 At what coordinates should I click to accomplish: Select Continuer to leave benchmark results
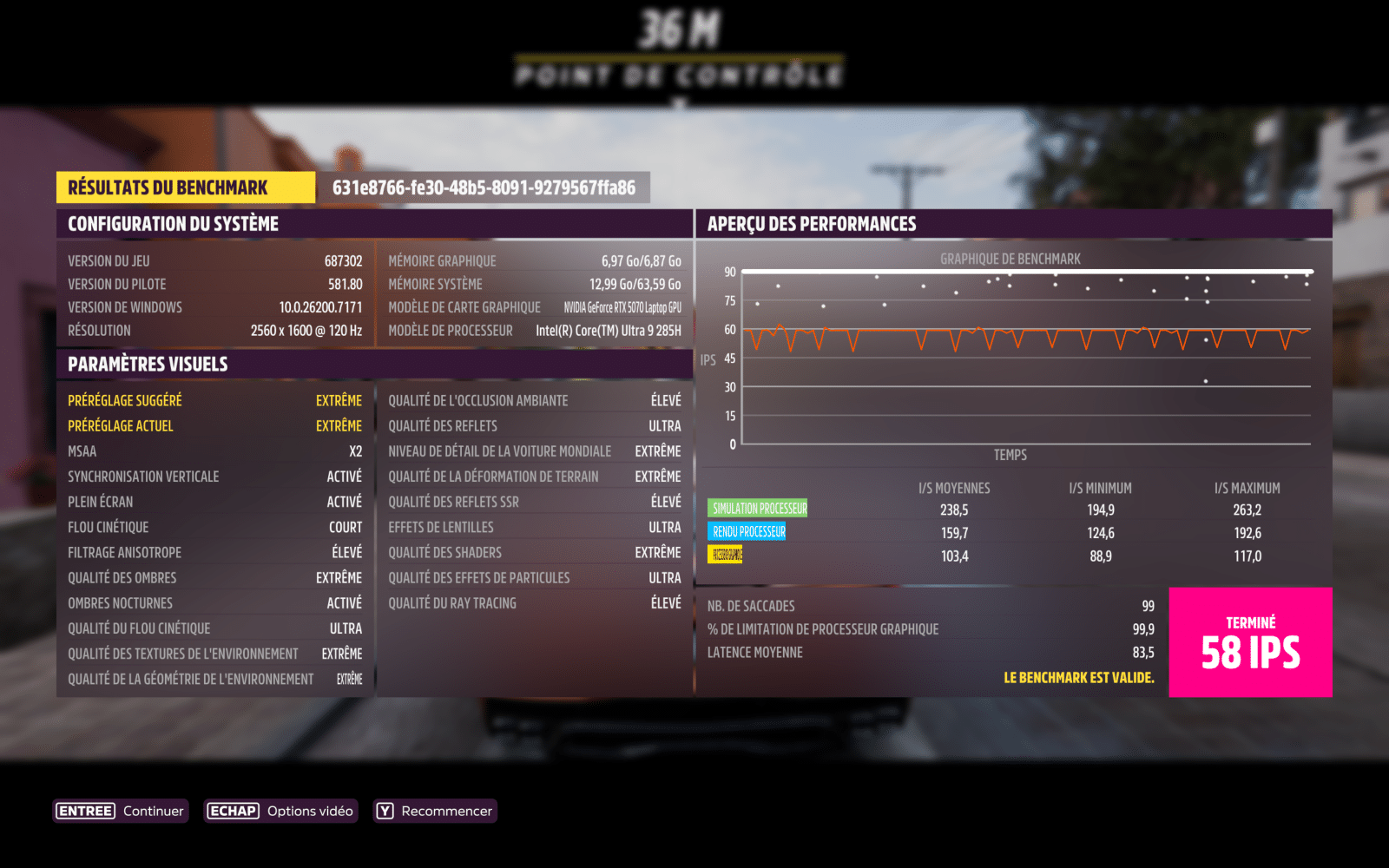point(121,811)
